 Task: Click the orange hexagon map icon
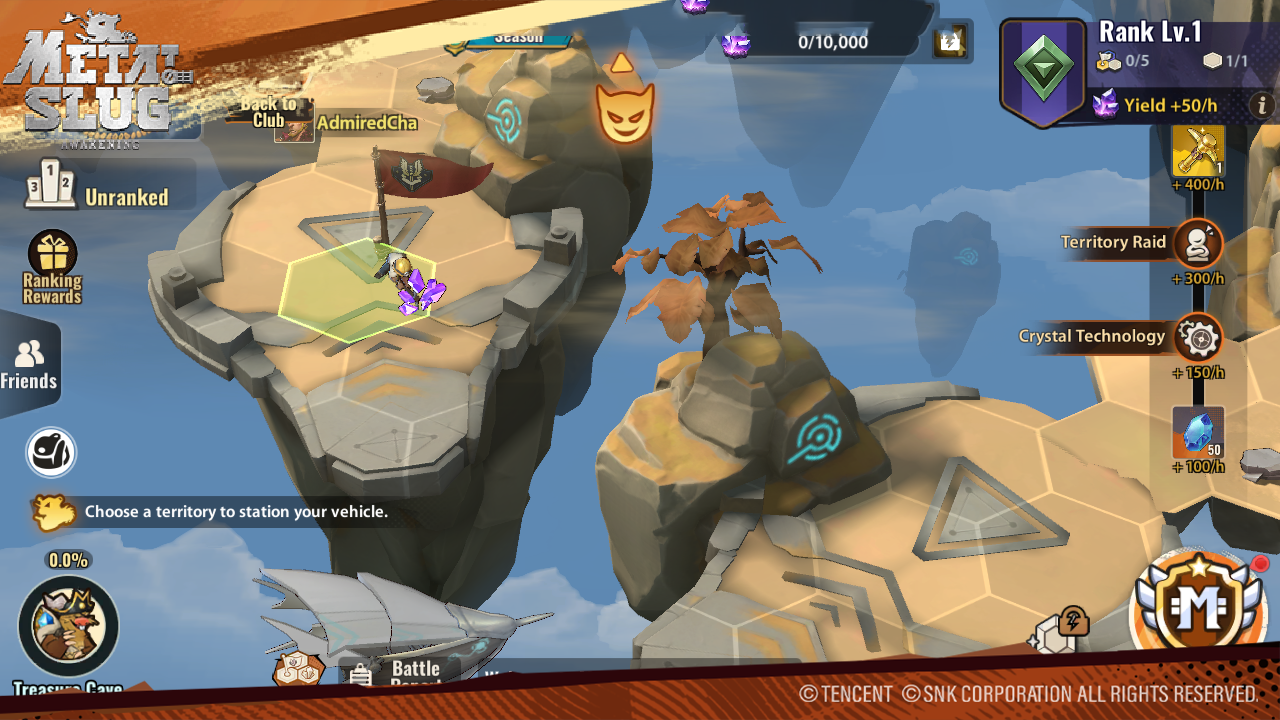[297, 670]
